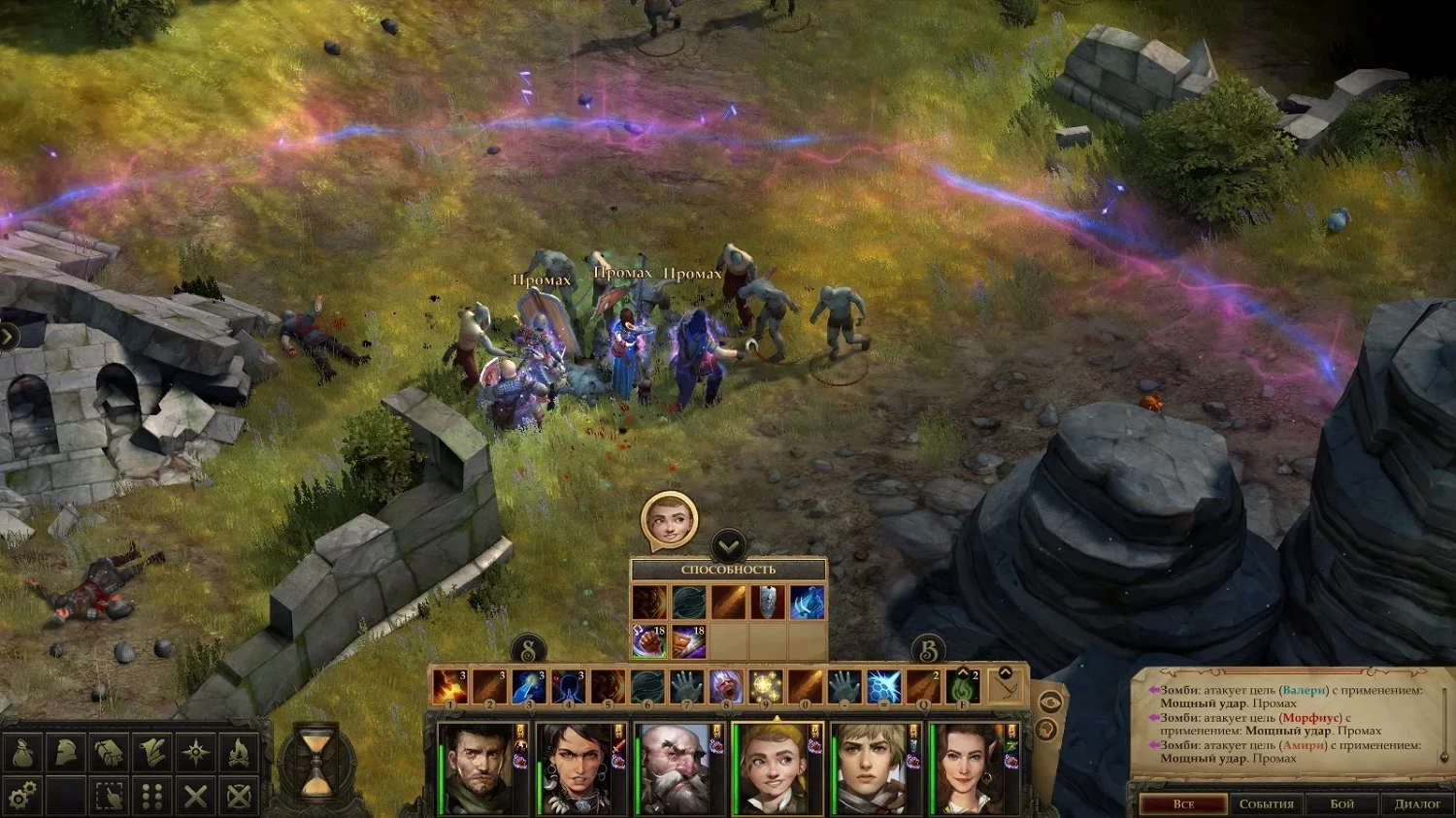Screen dimensions: 1456x818
Task: Toggle pause with the hourglass
Action: tap(315, 763)
